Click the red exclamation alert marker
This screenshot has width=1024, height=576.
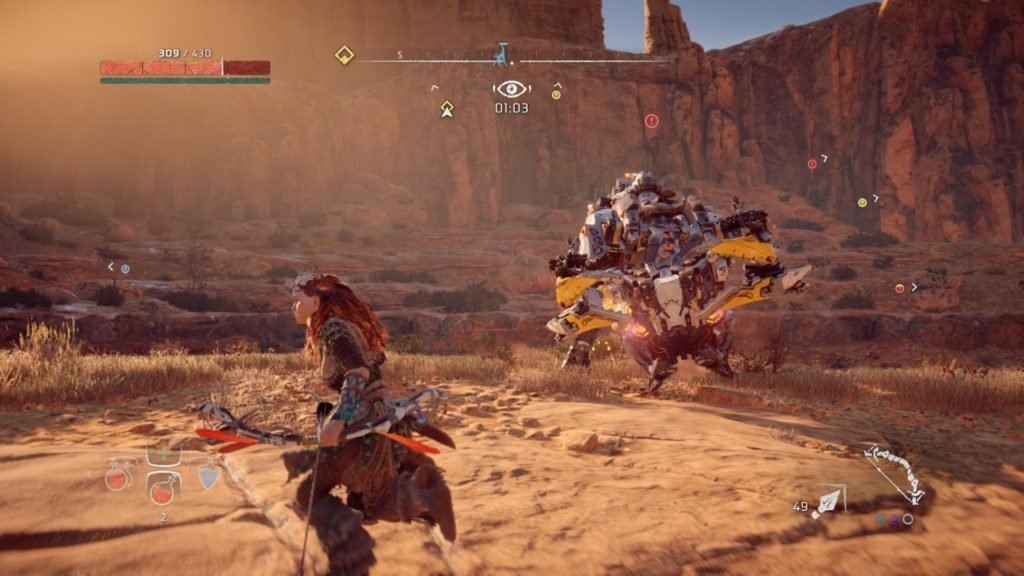(x=652, y=121)
